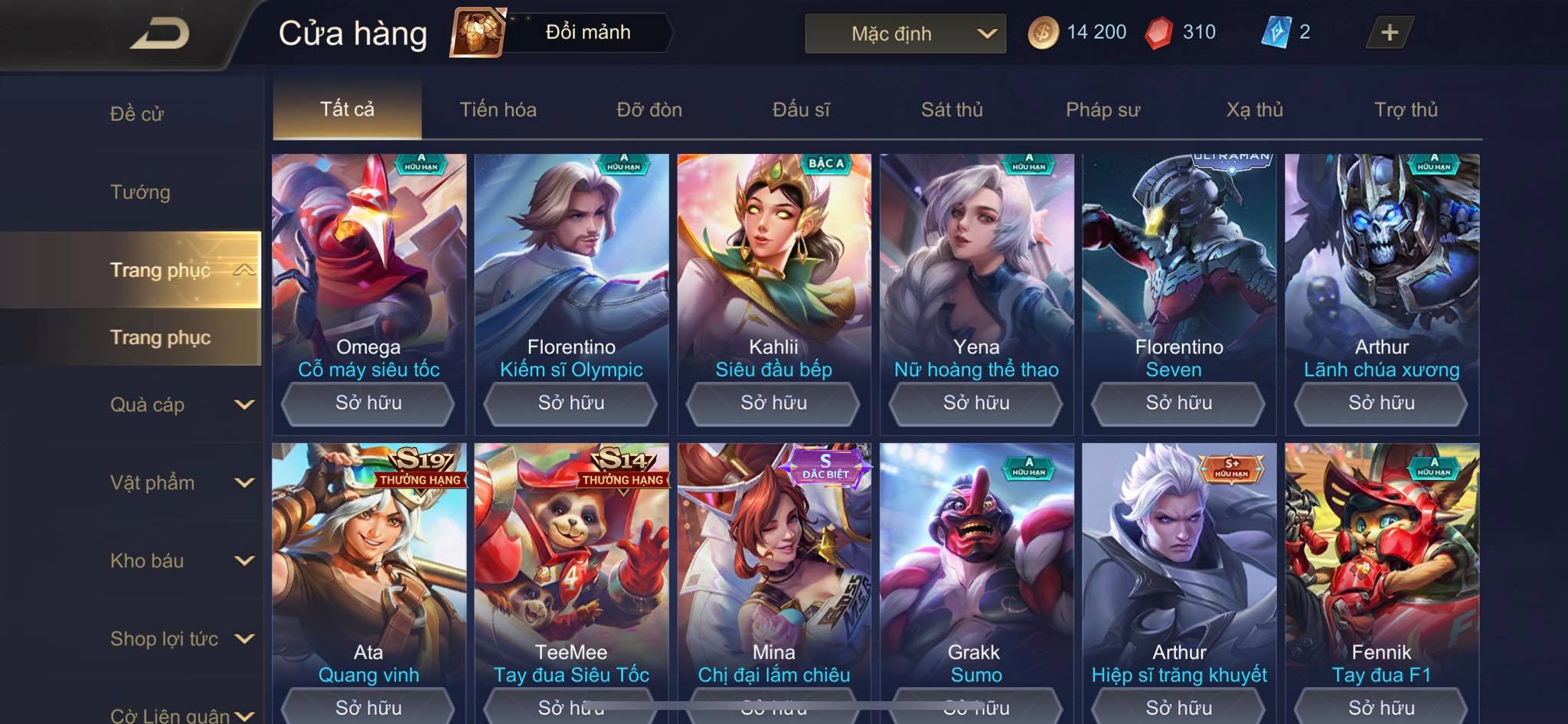
Task: Show the Đấu sĩ category
Action: 801,109
